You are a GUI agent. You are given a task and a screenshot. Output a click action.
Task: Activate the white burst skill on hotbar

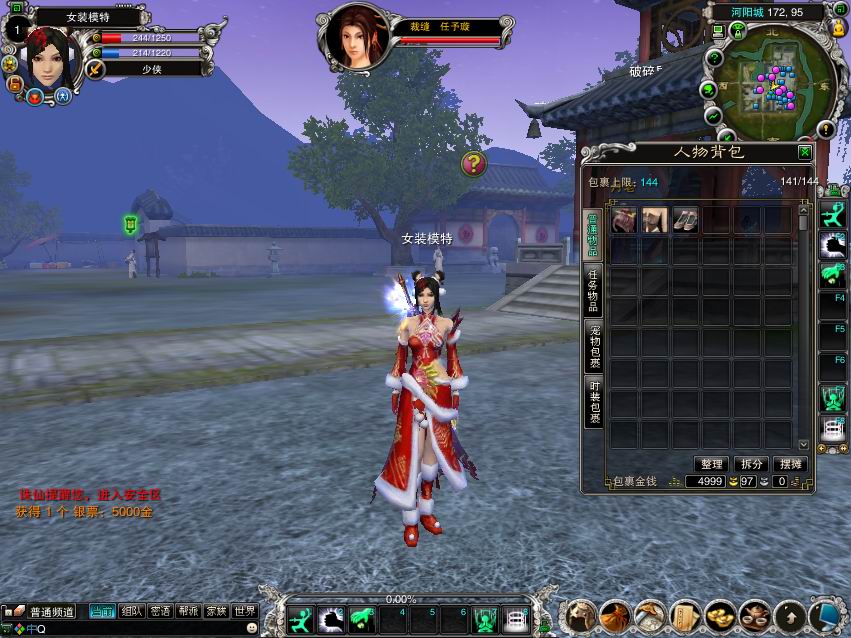pyautogui.click(x=331, y=619)
